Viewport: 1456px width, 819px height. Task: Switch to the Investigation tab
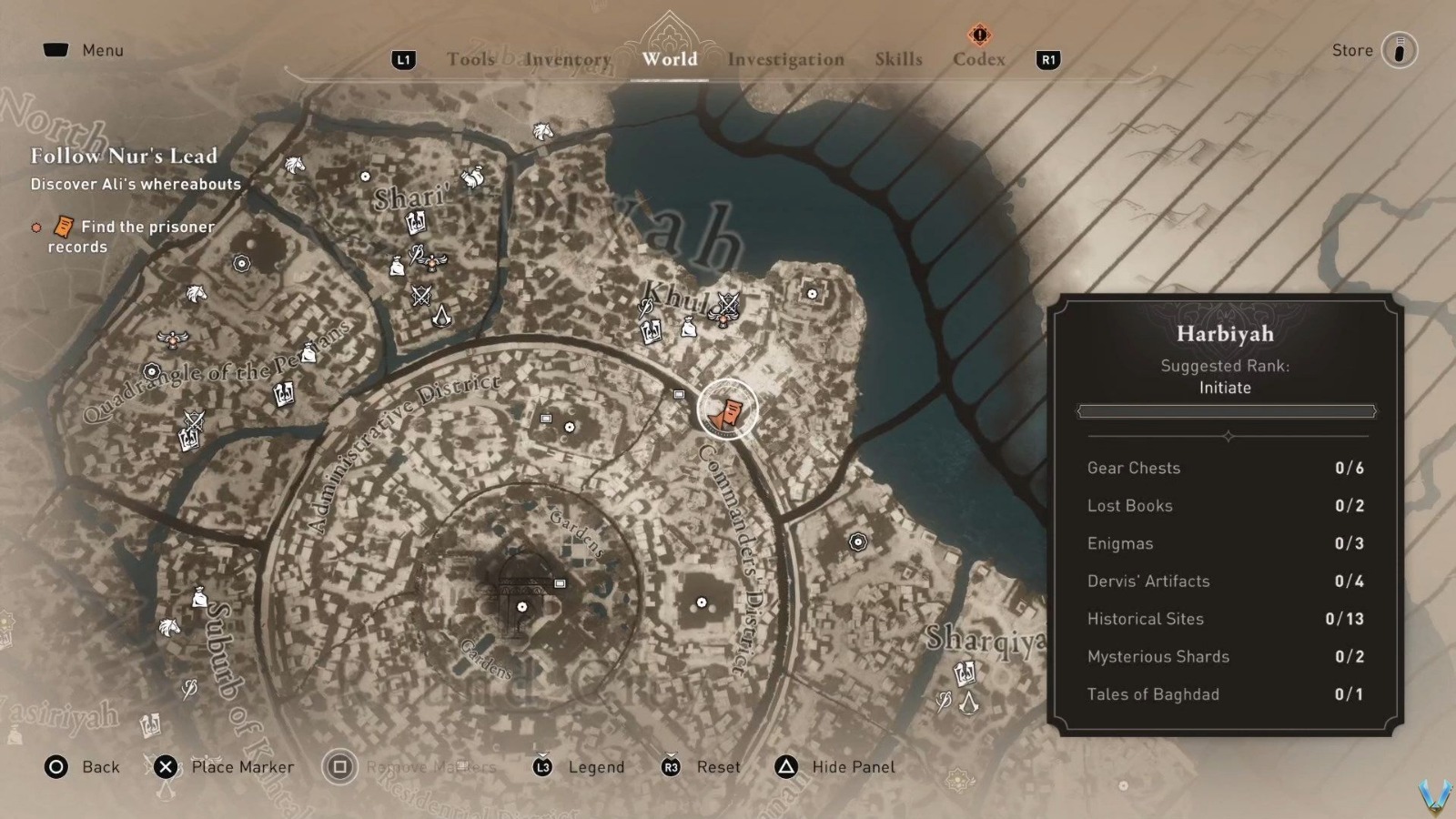coord(784,59)
